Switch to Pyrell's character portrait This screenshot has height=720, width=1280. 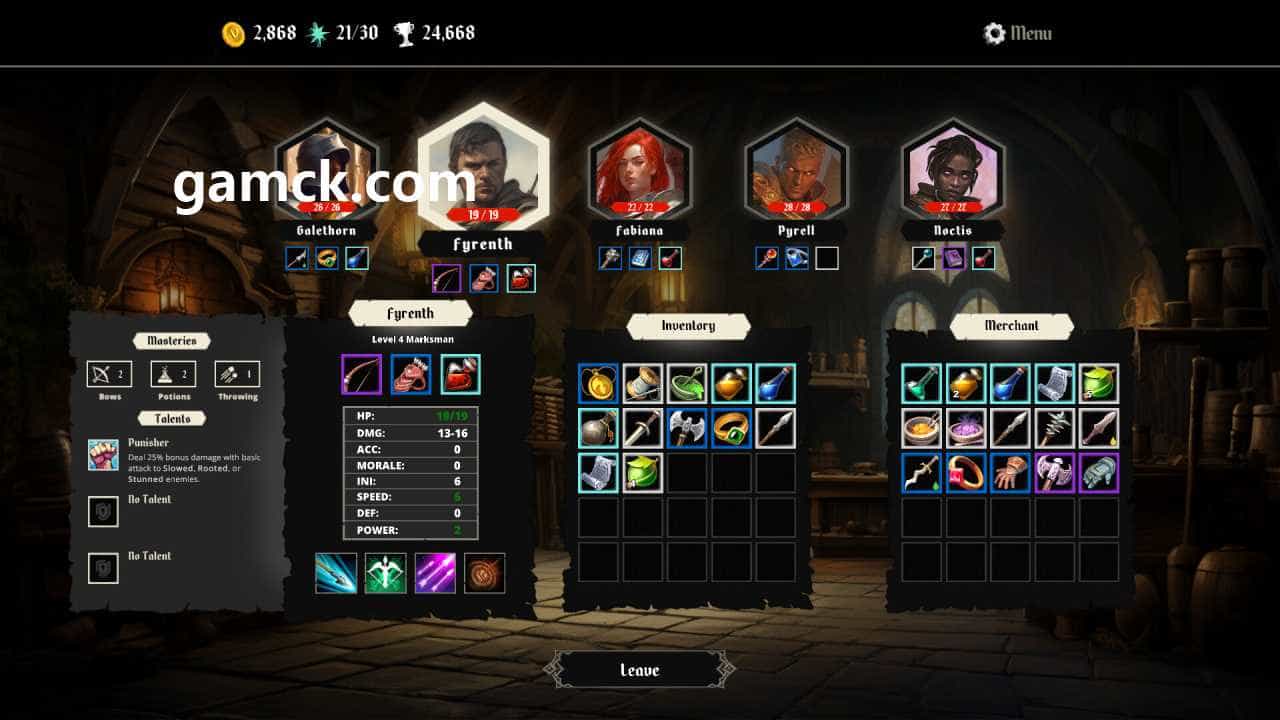[x=796, y=170]
